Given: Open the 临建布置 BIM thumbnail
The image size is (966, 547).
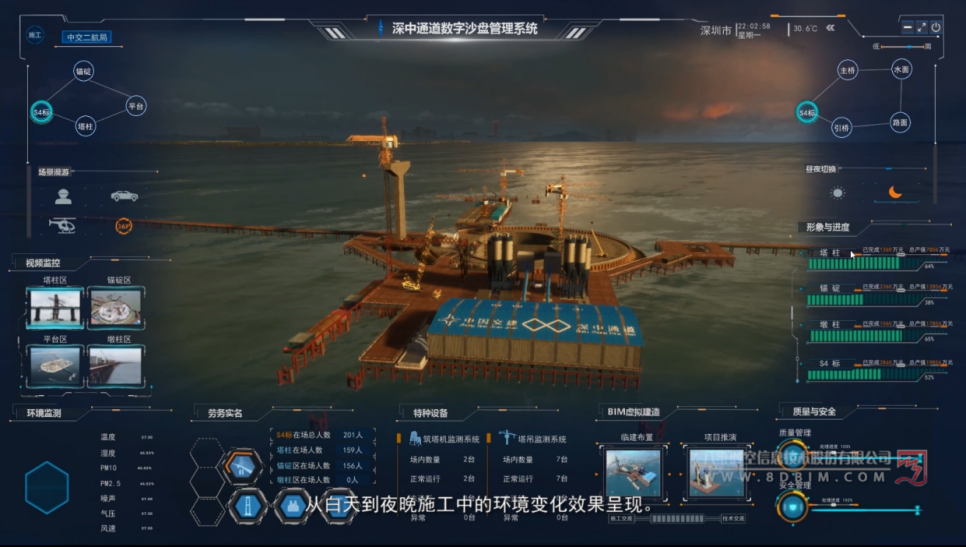Looking at the screenshot, I should click(633, 472).
